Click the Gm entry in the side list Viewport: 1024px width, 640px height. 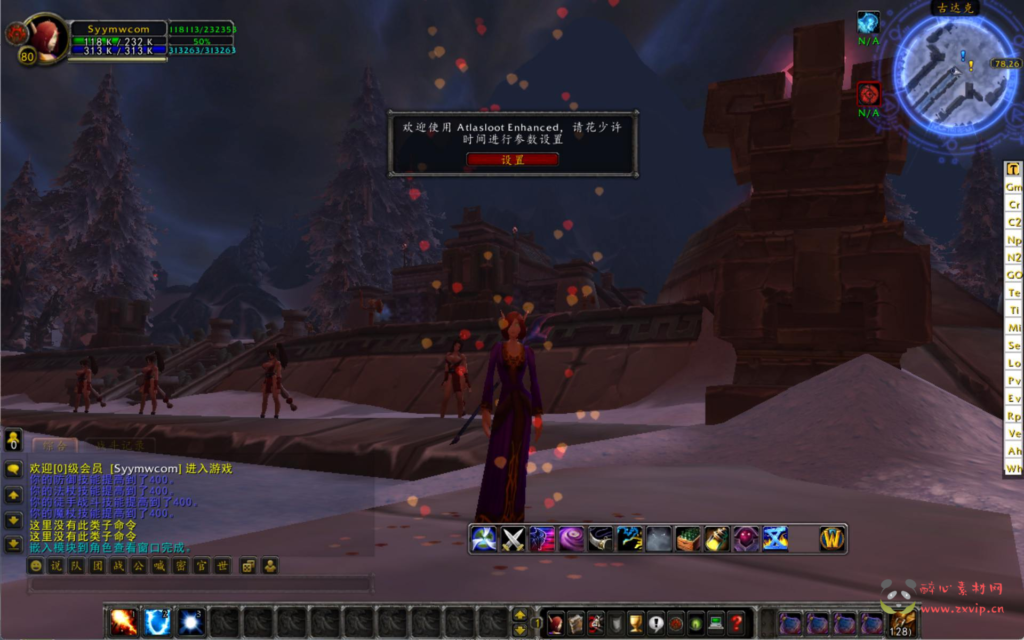click(1013, 187)
